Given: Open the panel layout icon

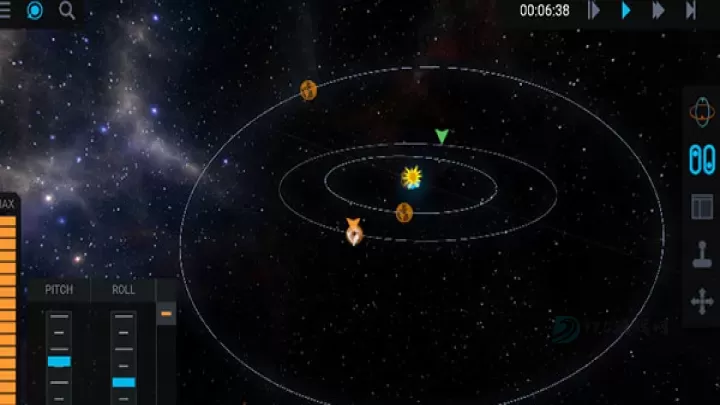Looking at the screenshot, I should (702, 207).
